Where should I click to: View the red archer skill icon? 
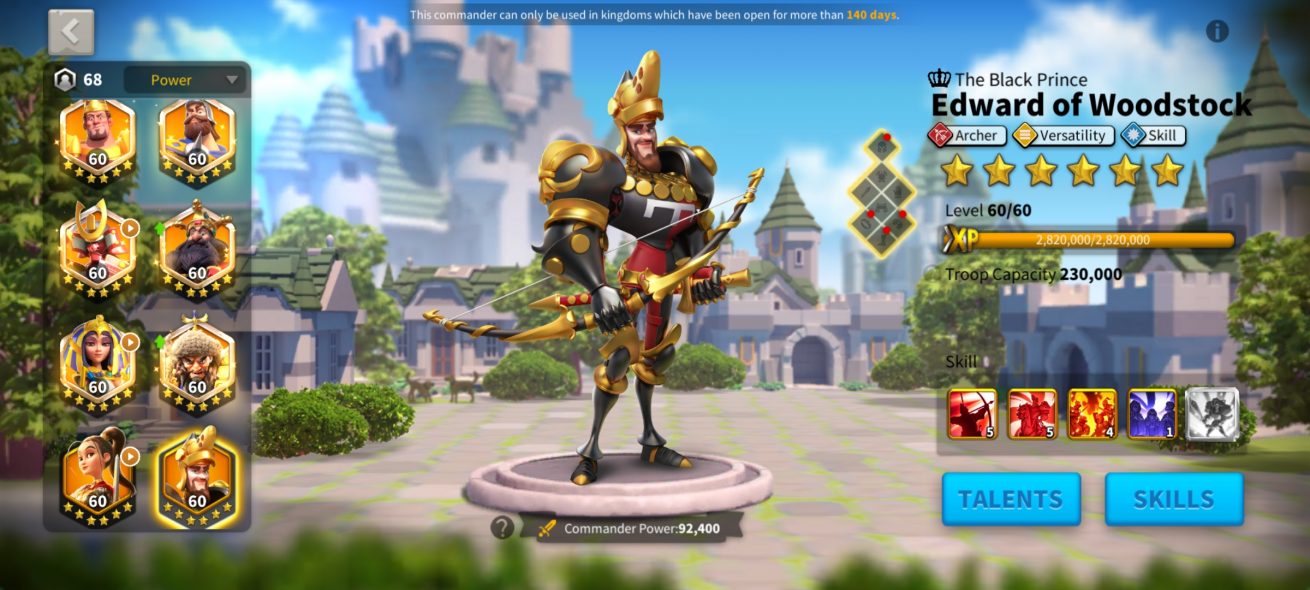click(972, 414)
